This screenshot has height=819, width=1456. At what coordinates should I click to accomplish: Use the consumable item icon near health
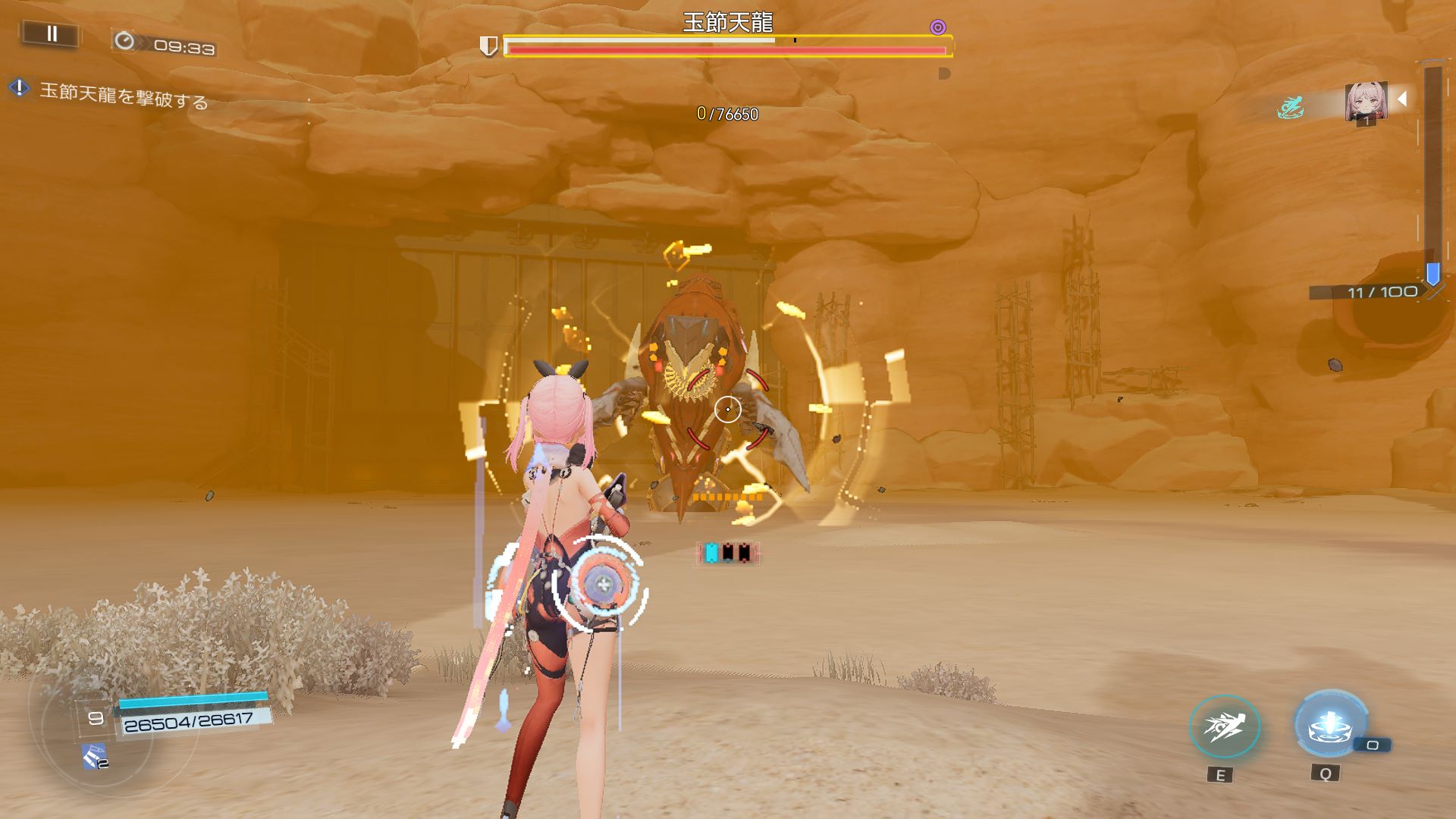click(x=95, y=756)
